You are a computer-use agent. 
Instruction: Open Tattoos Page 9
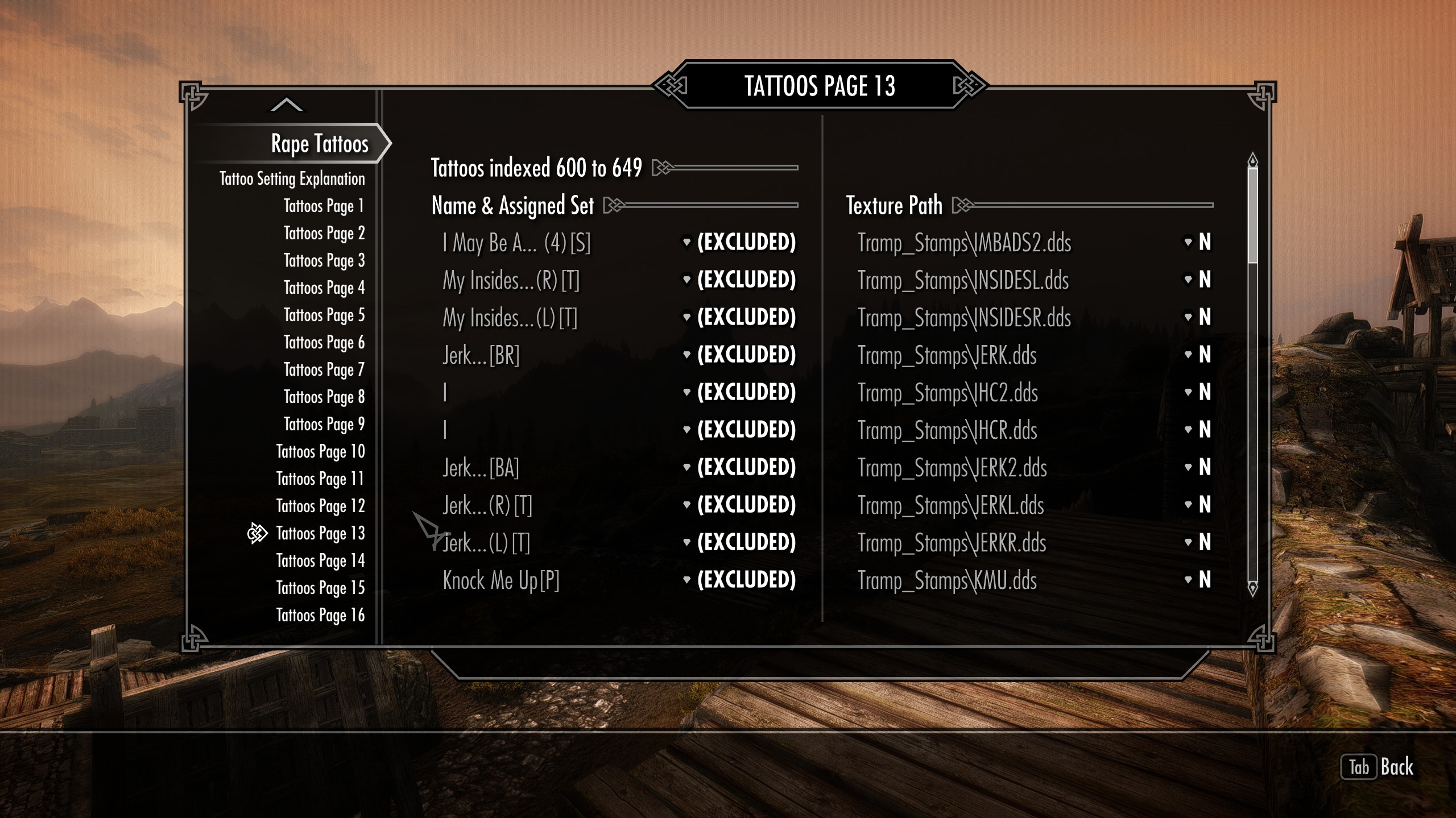point(324,424)
